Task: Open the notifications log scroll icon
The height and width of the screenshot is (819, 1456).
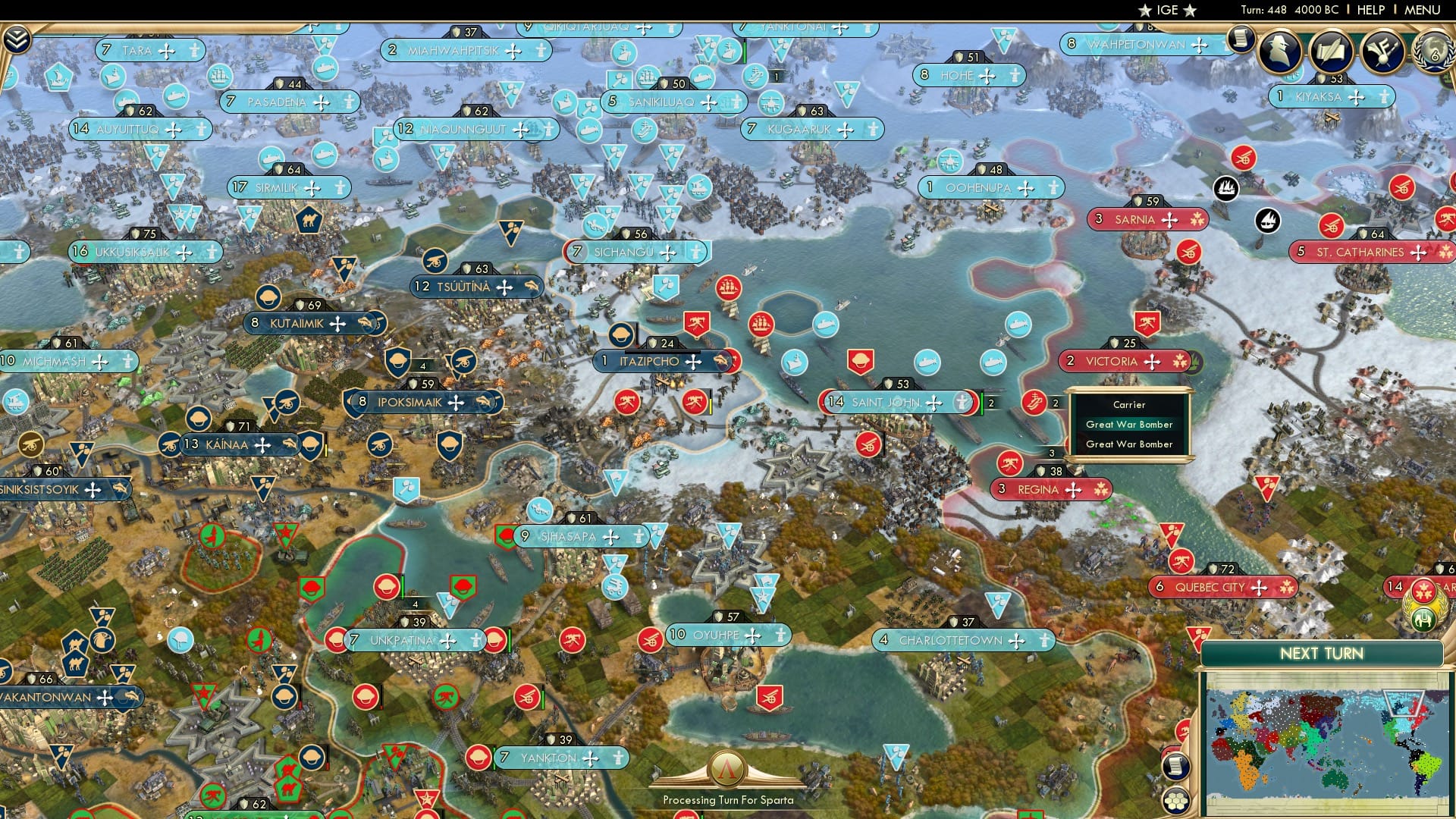Action: coord(1241,38)
